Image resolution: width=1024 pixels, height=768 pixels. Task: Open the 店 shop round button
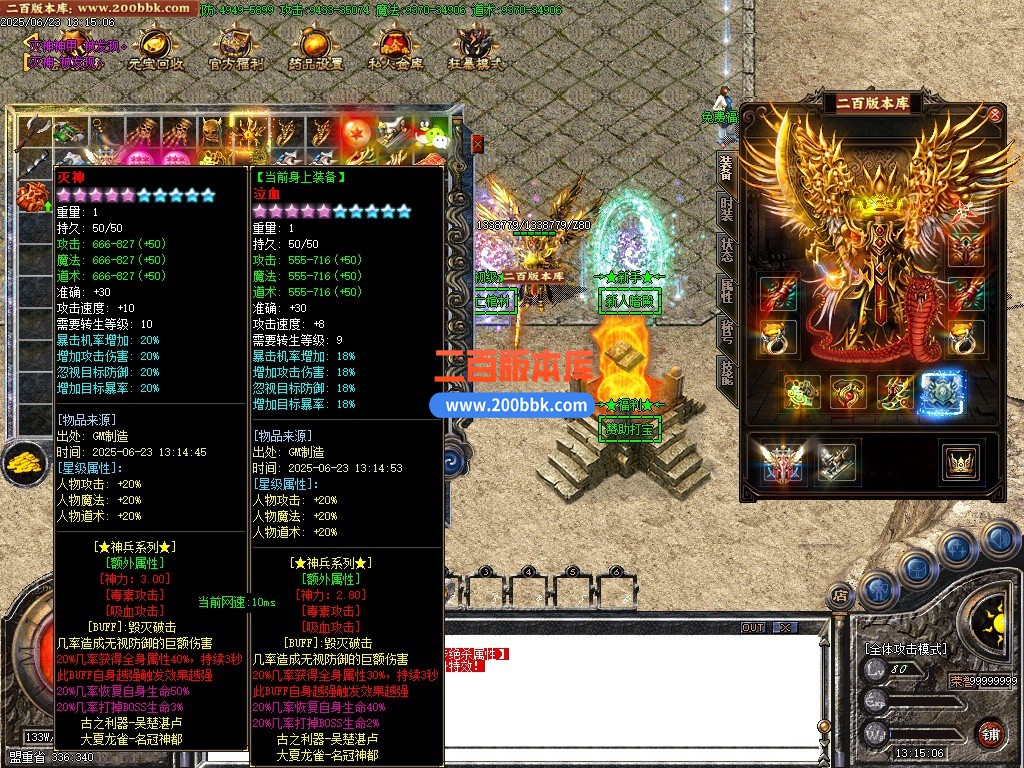click(x=841, y=596)
